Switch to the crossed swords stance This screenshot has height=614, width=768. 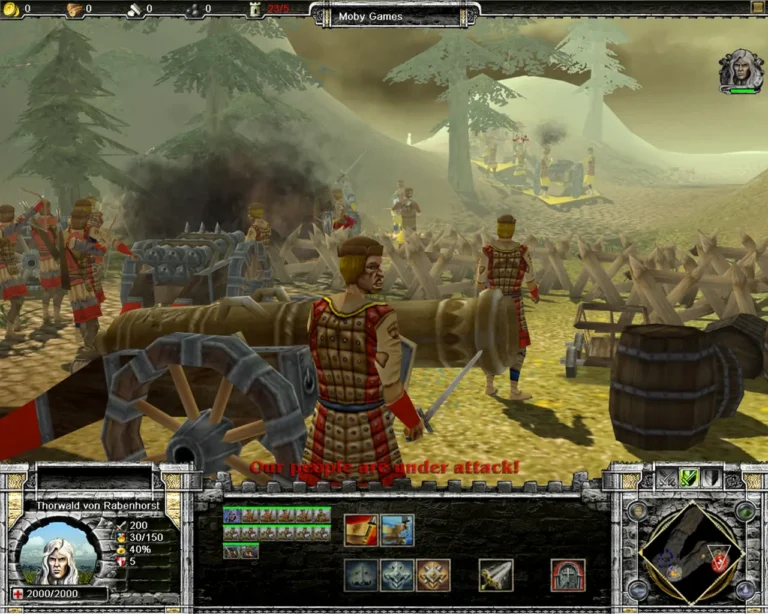667,478
